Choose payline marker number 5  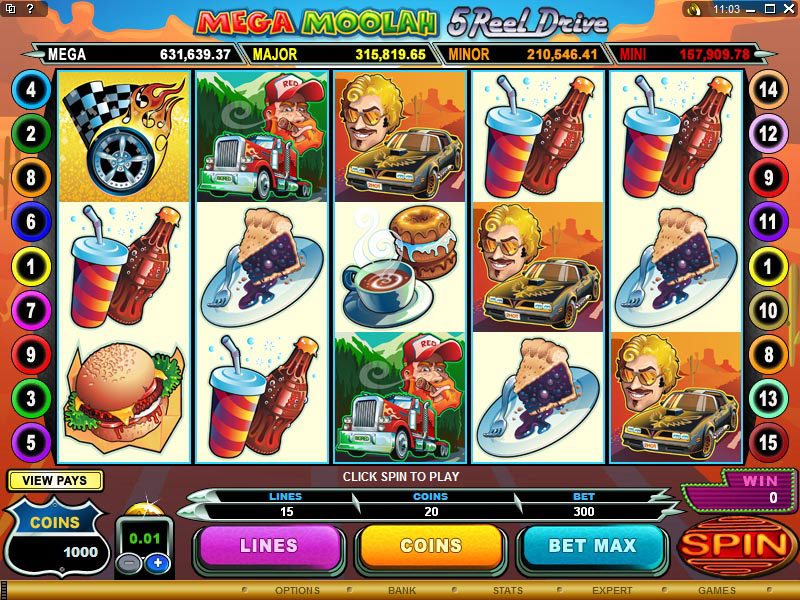point(30,440)
